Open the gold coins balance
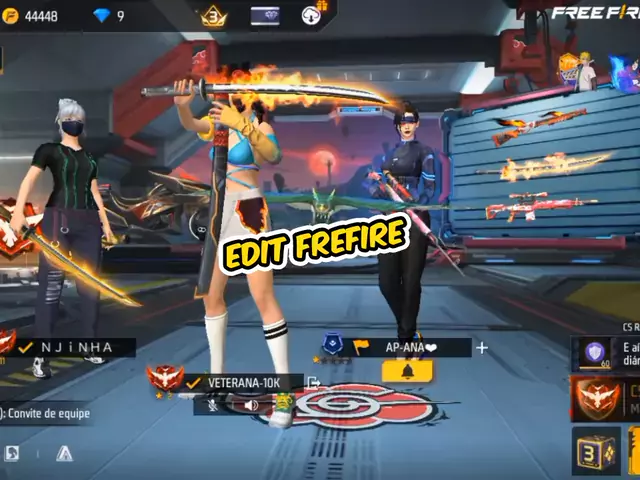 click(x=32, y=16)
